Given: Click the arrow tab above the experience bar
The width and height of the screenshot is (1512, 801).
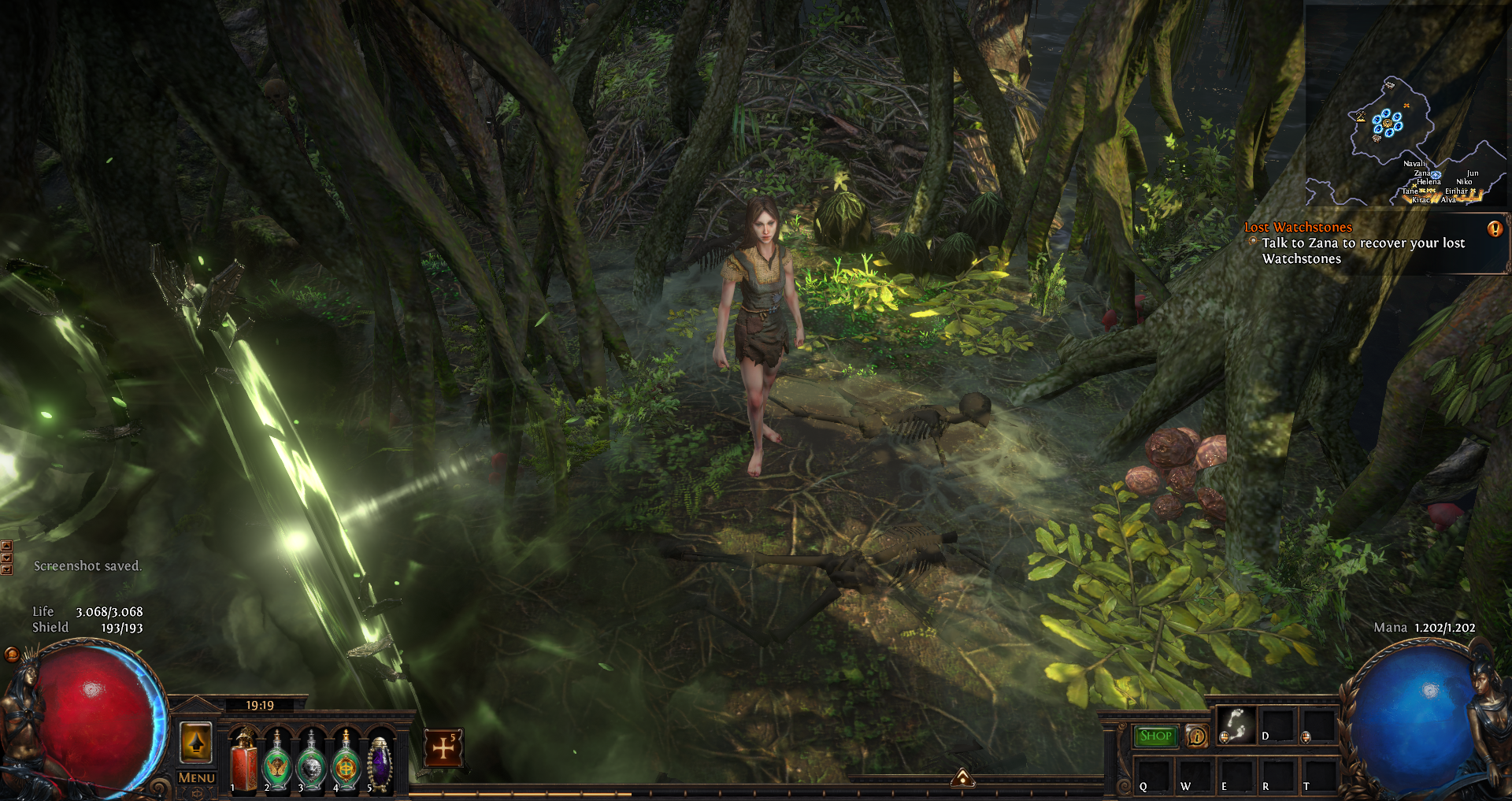Looking at the screenshot, I should coord(962,779).
